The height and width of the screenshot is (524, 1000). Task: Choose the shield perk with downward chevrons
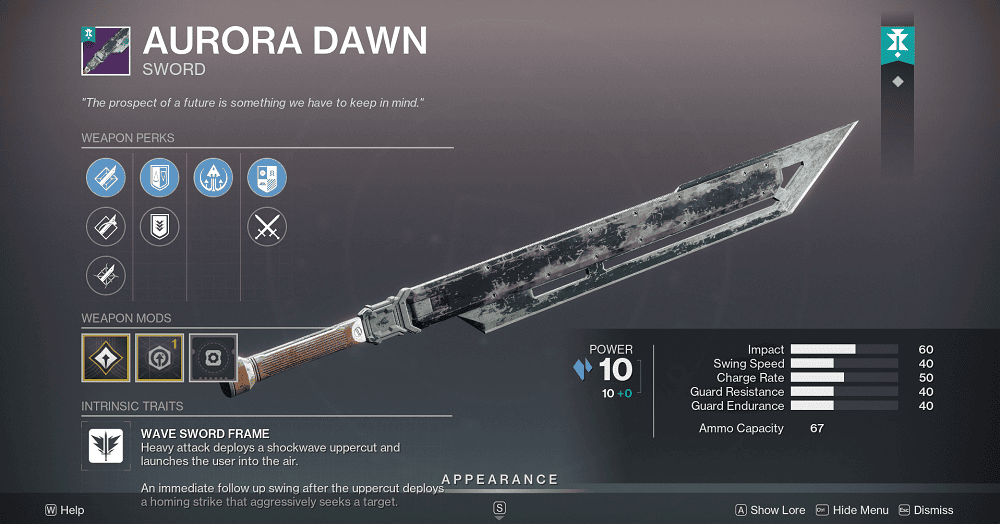tap(159, 227)
